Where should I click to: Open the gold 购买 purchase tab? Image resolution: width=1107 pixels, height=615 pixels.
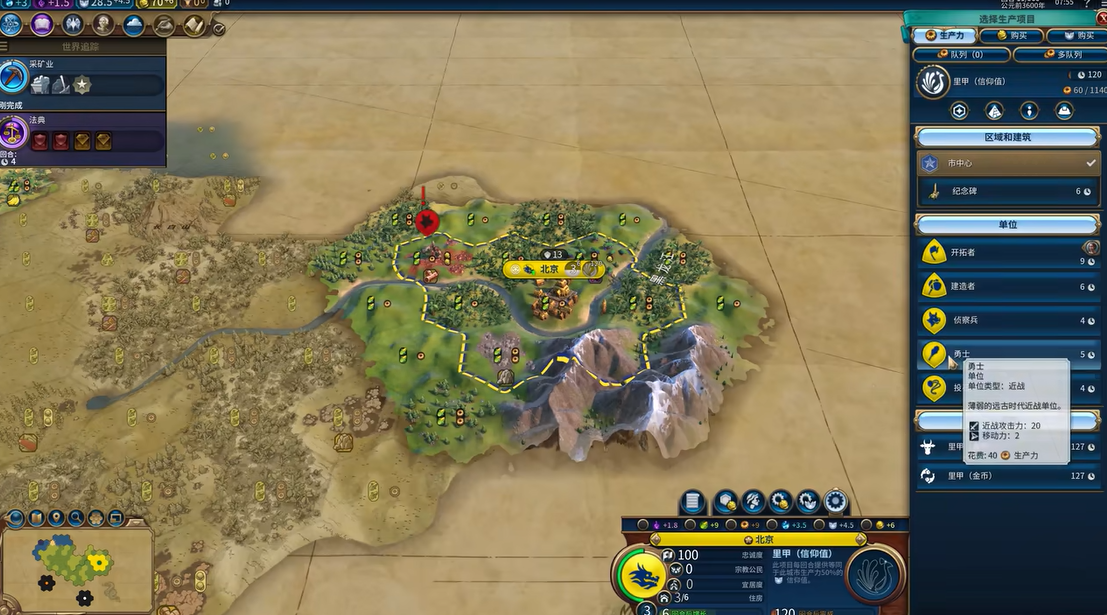tap(1010, 36)
